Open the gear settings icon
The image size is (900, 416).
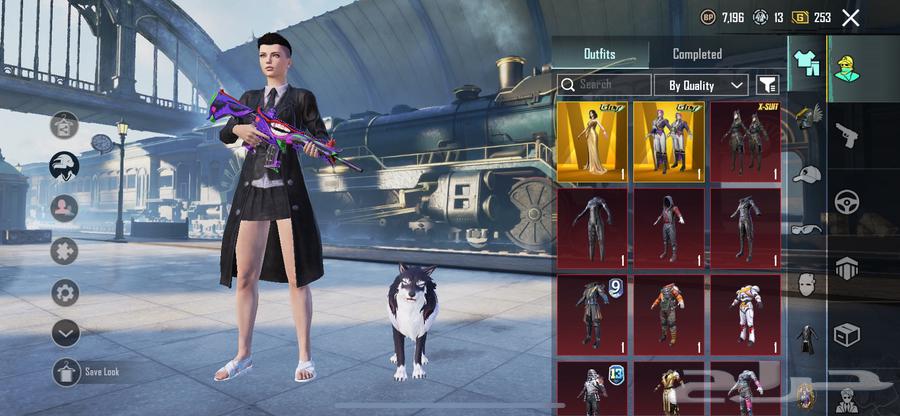pos(66,292)
